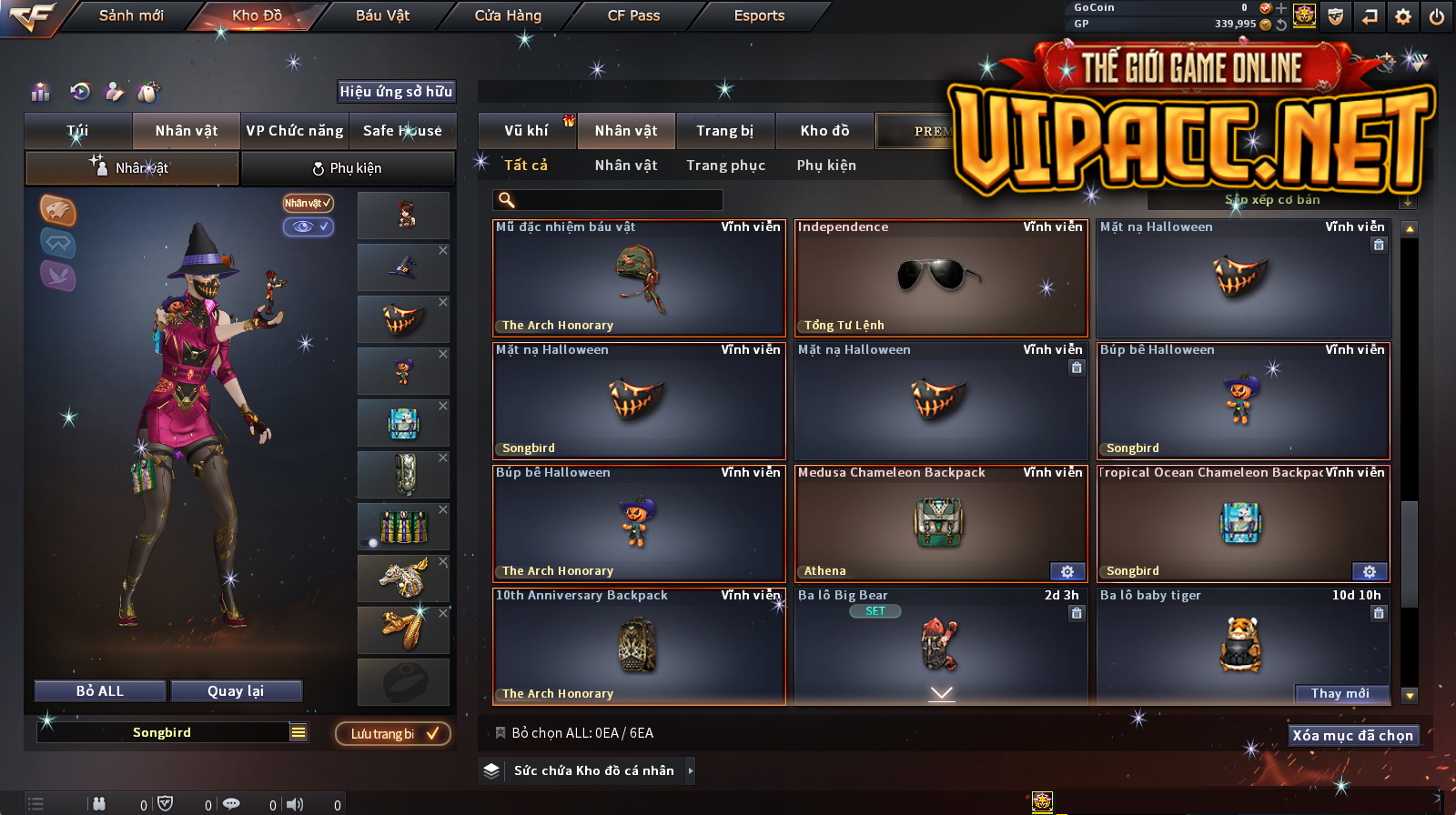Show Tất cả items filter

(526, 166)
